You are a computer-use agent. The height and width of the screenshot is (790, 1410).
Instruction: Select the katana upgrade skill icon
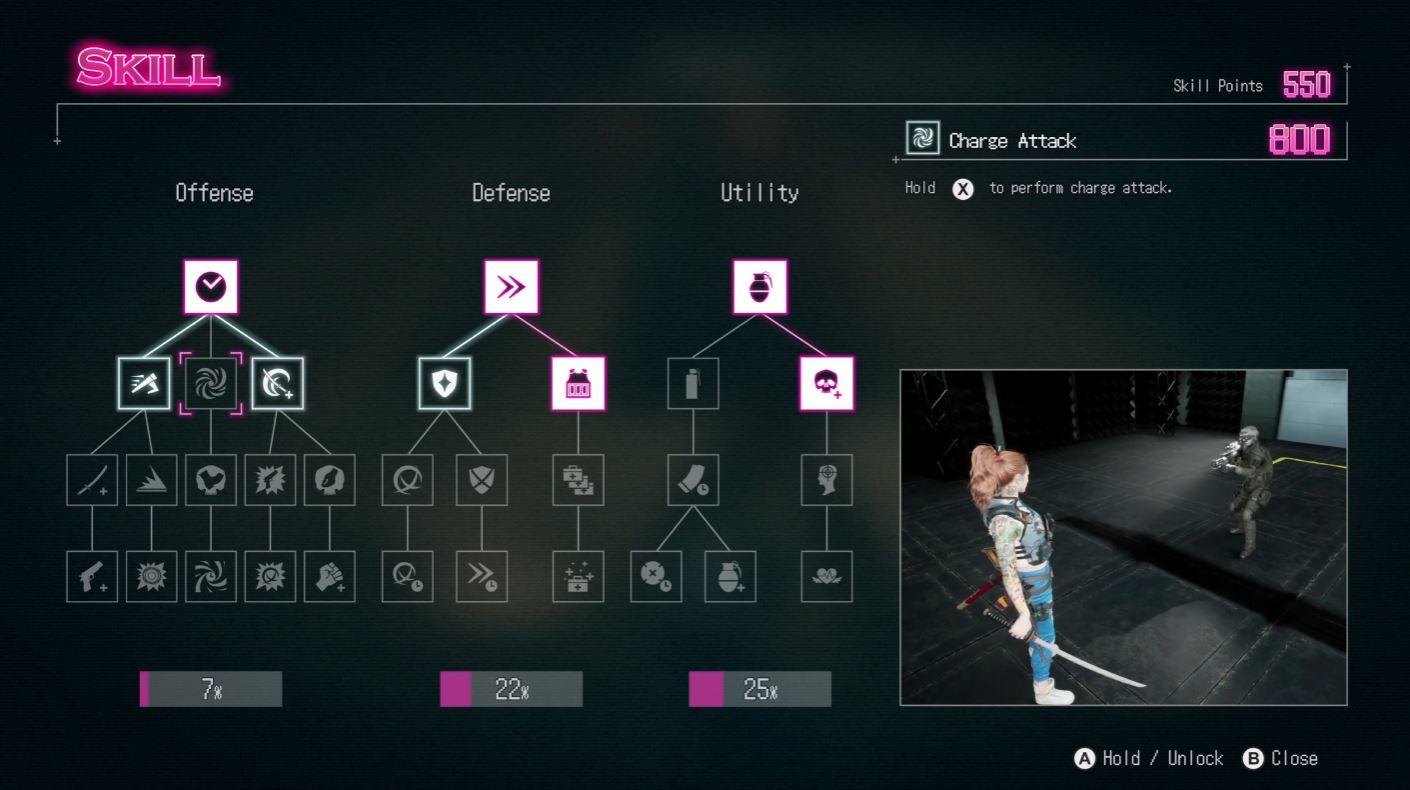[92, 480]
